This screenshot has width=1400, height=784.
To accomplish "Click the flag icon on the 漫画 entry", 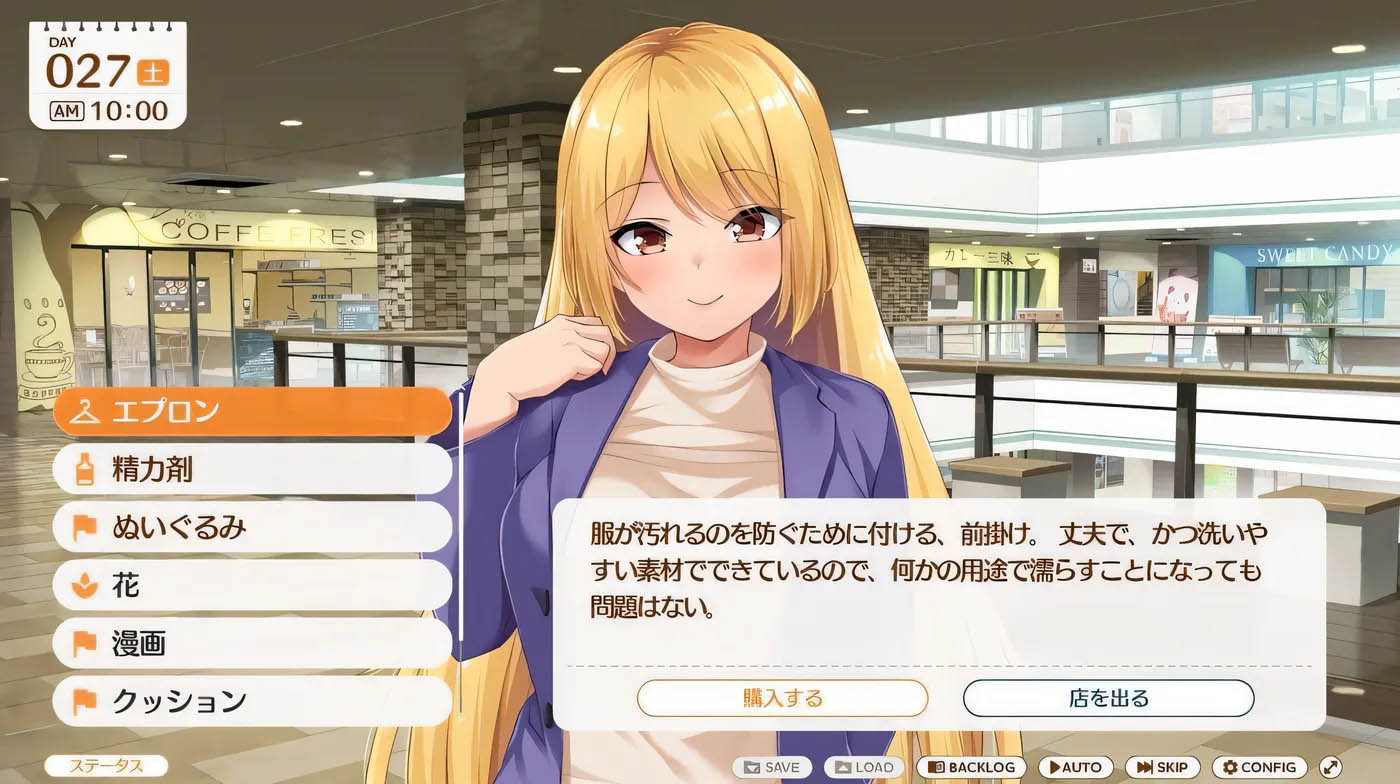I will pyautogui.click(x=84, y=641).
